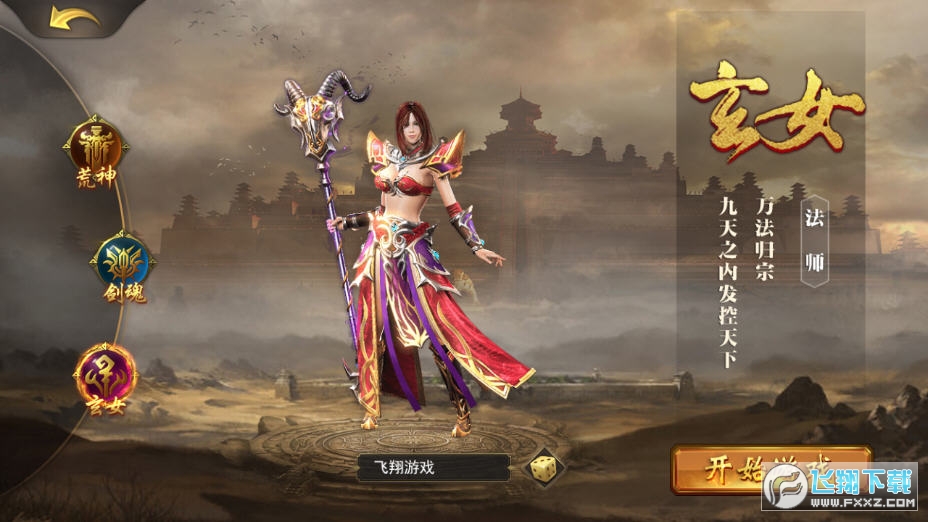Click the character name input field
Screen dimensions: 928x522
[x=433, y=467]
